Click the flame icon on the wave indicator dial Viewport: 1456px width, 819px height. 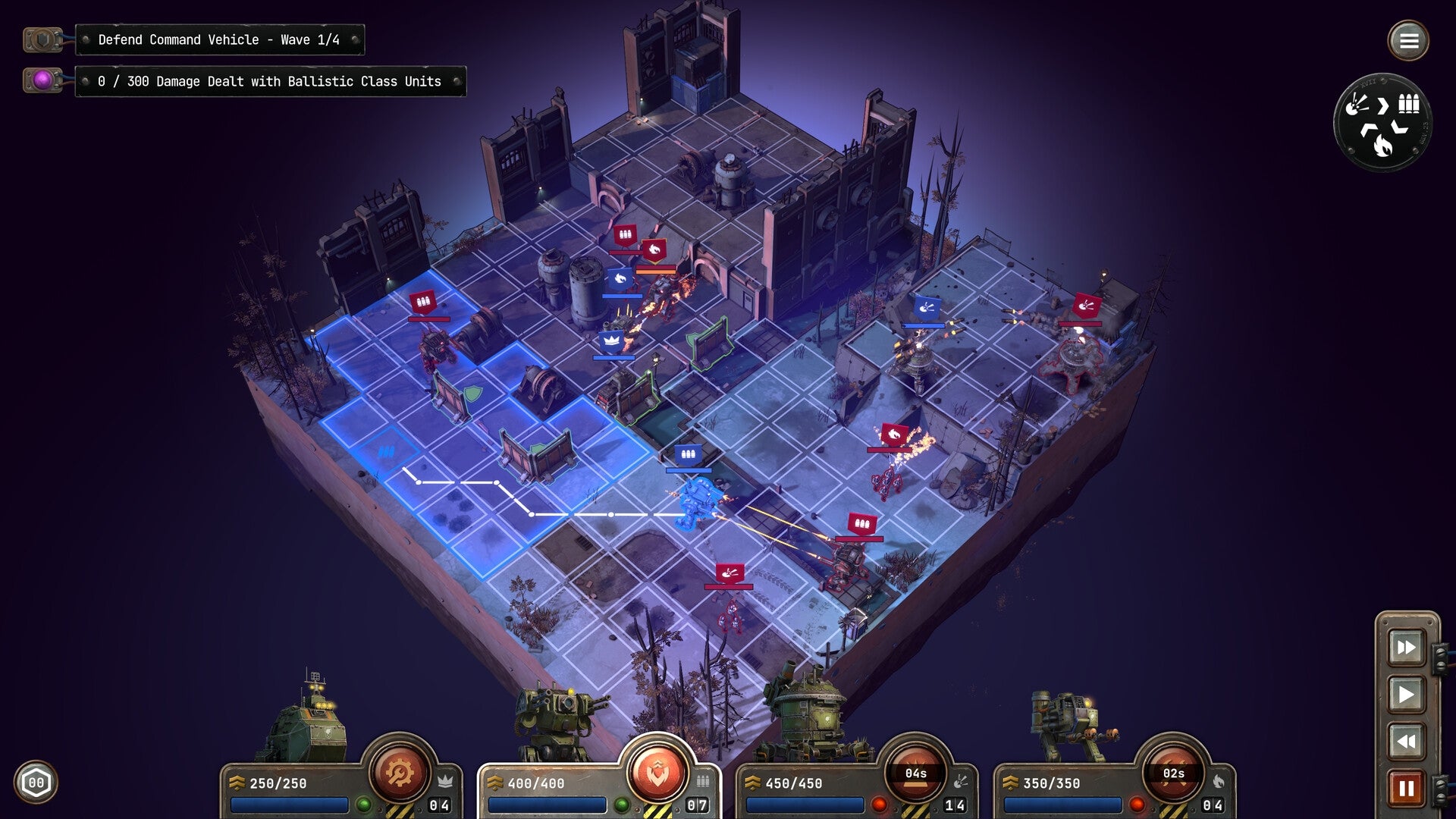[x=1382, y=146]
